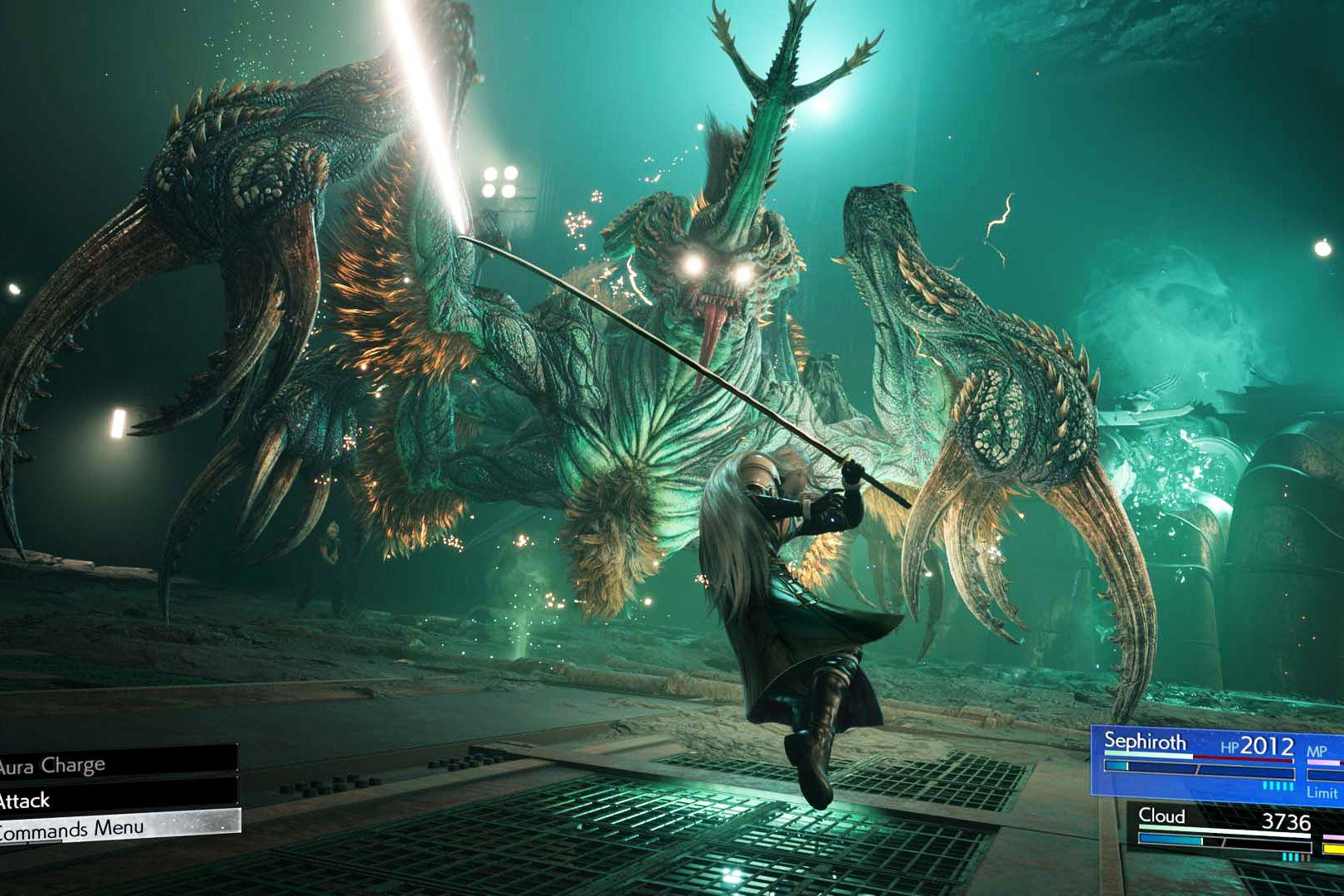Click Sephiroth's green HP bar

tap(1144, 755)
